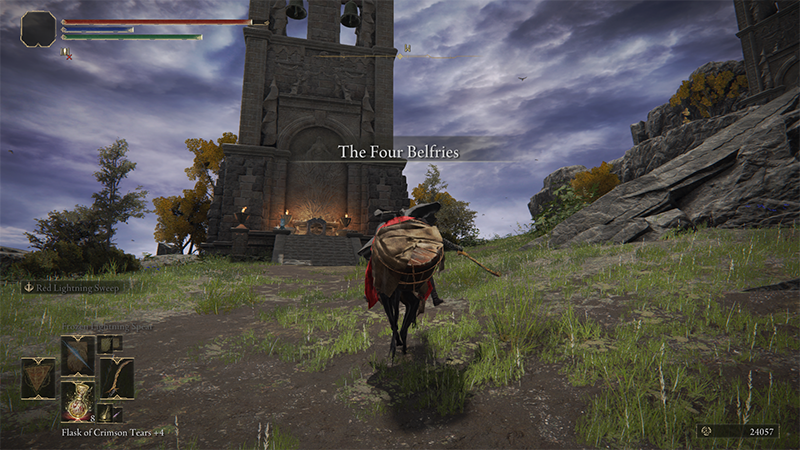Select the Frozen Lightning Spear spell slot
Viewport: 800px width, 450px height.
pyautogui.click(x=77, y=355)
